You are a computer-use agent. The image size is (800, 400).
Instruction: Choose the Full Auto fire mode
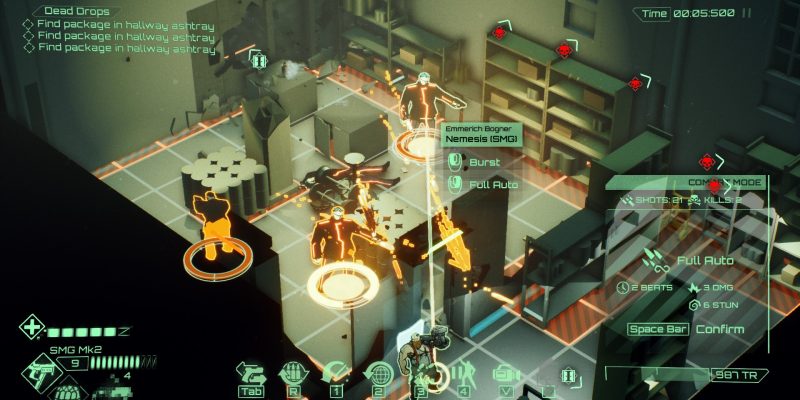[491, 184]
